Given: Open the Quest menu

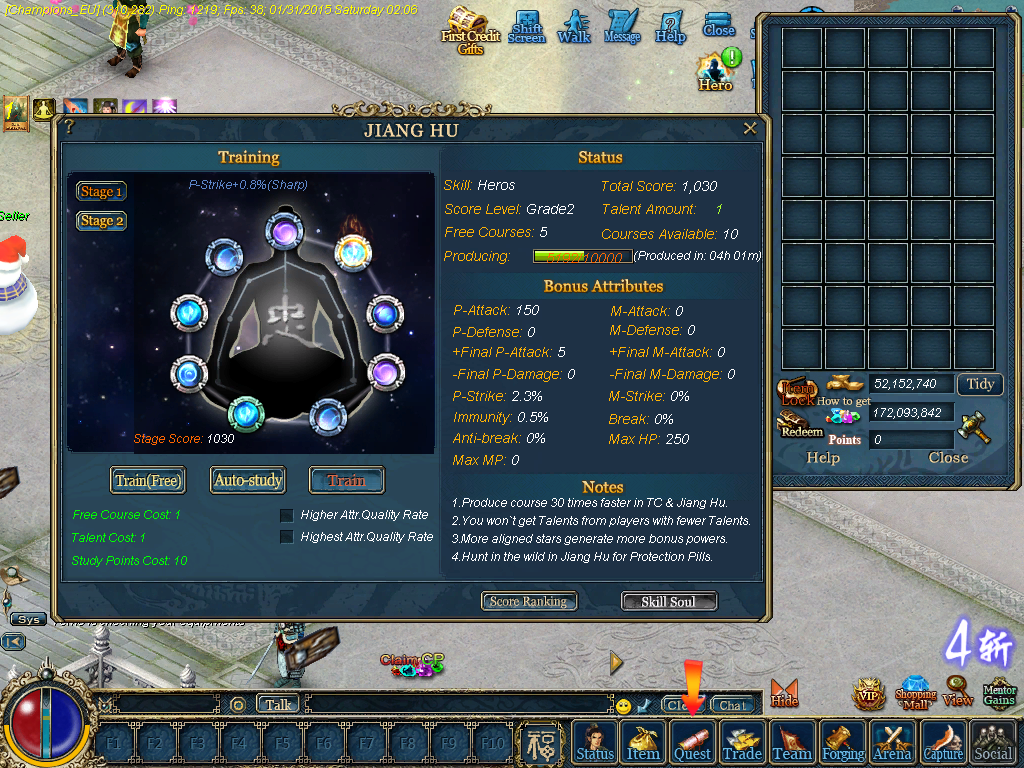Looking at the screenshot, I should point(692,743).
